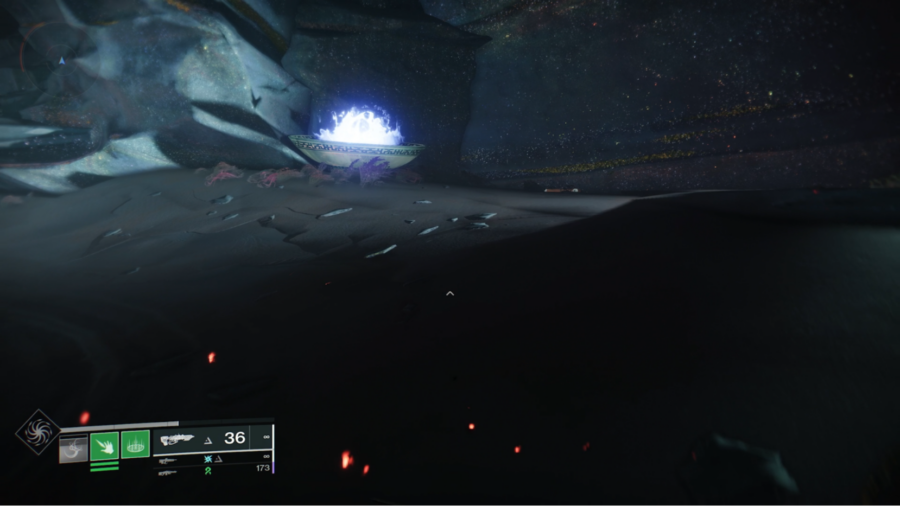The height and width of the screenshot is (506, 900).
Task: Use the green melee ability icon
Action: [104, 445]
